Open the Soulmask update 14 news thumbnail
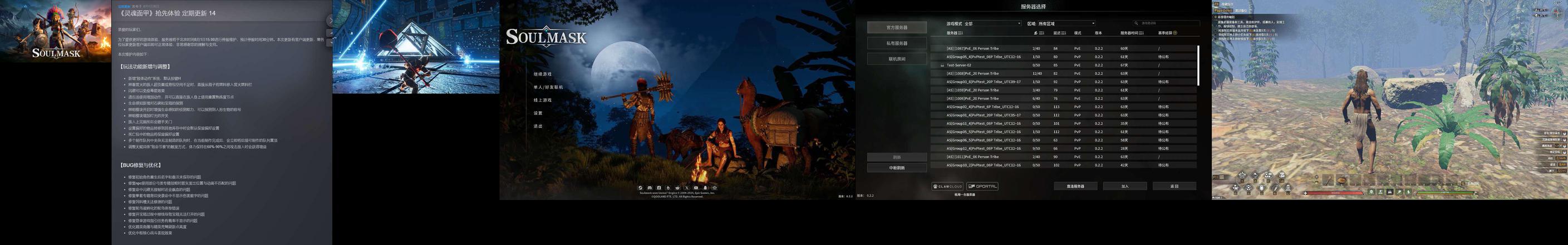Image resolution: width=1568 pixels, height=245 pixels. (56, 31)
